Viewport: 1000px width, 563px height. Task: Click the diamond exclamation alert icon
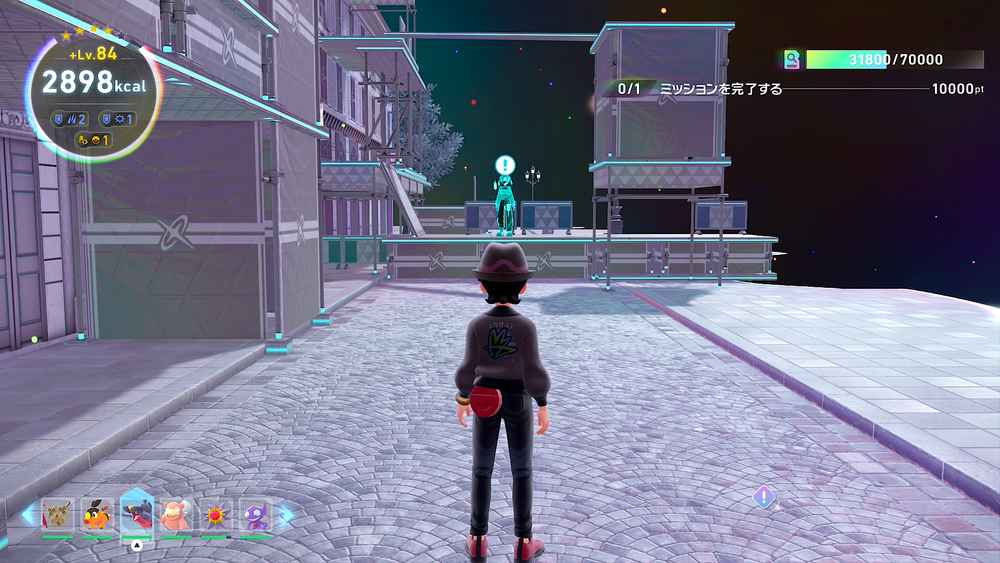click(x=765, y=496)
